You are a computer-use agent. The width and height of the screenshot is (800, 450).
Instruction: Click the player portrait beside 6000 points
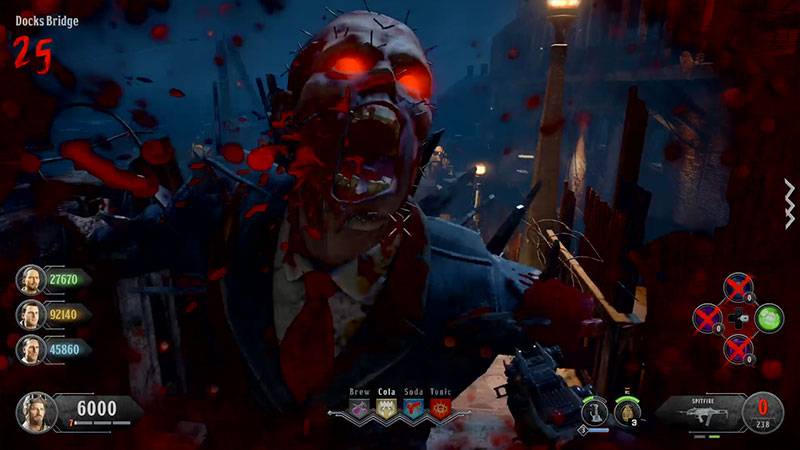pyautogui.click(x=35, y=411)
